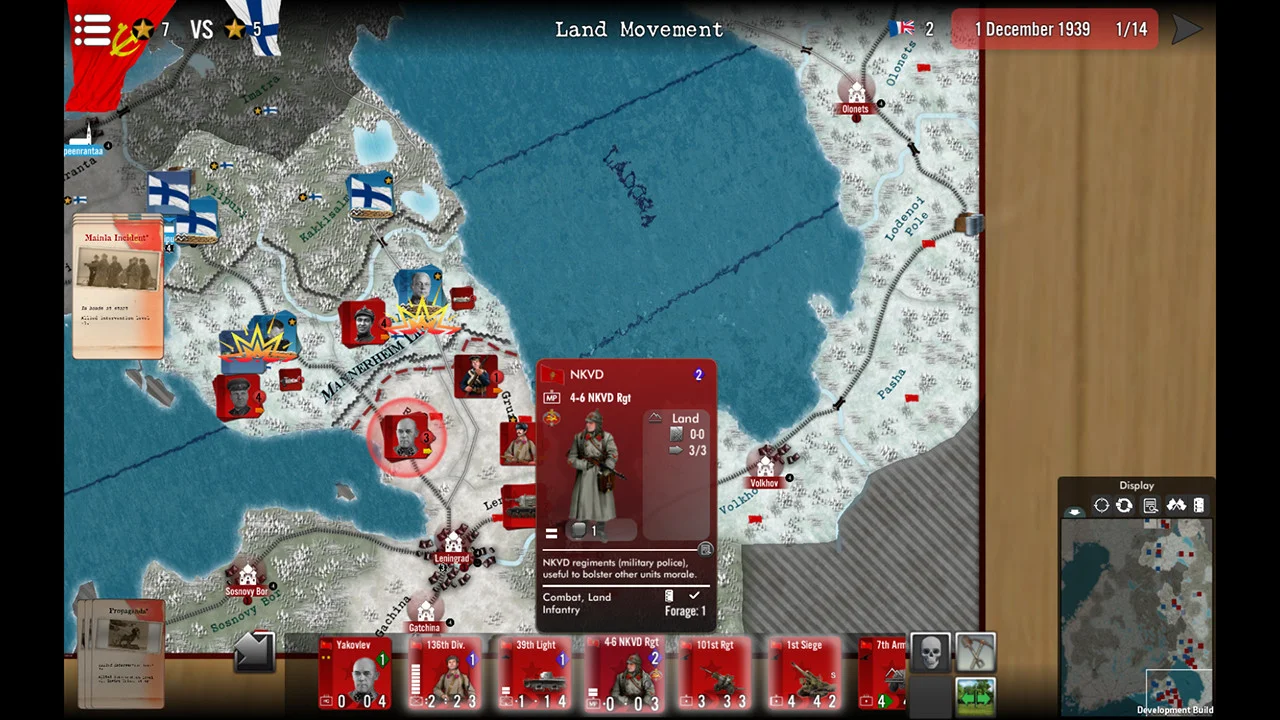Toggle the checkmark next to Forage on NKVD card
Viewport: 1280px width, 720px height.
(695, 596)
